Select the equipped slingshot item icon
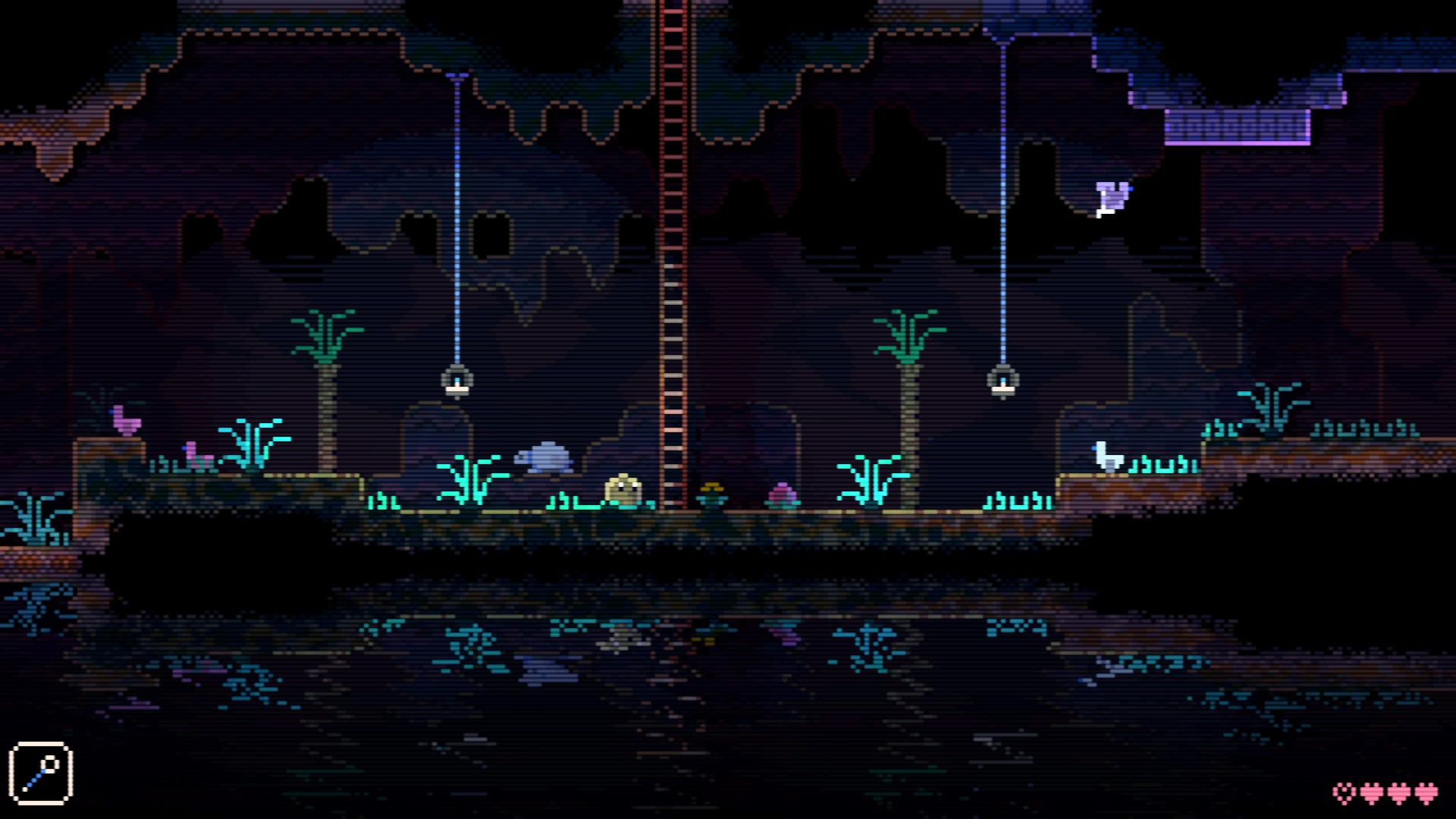Viewport: 1456px width, 819px height. pos(42,769)
